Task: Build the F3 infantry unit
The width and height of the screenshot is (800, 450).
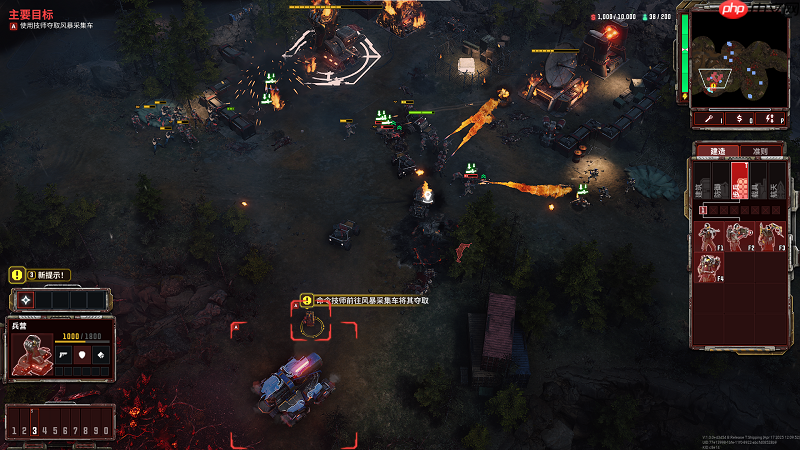Action: coord(770,237)
